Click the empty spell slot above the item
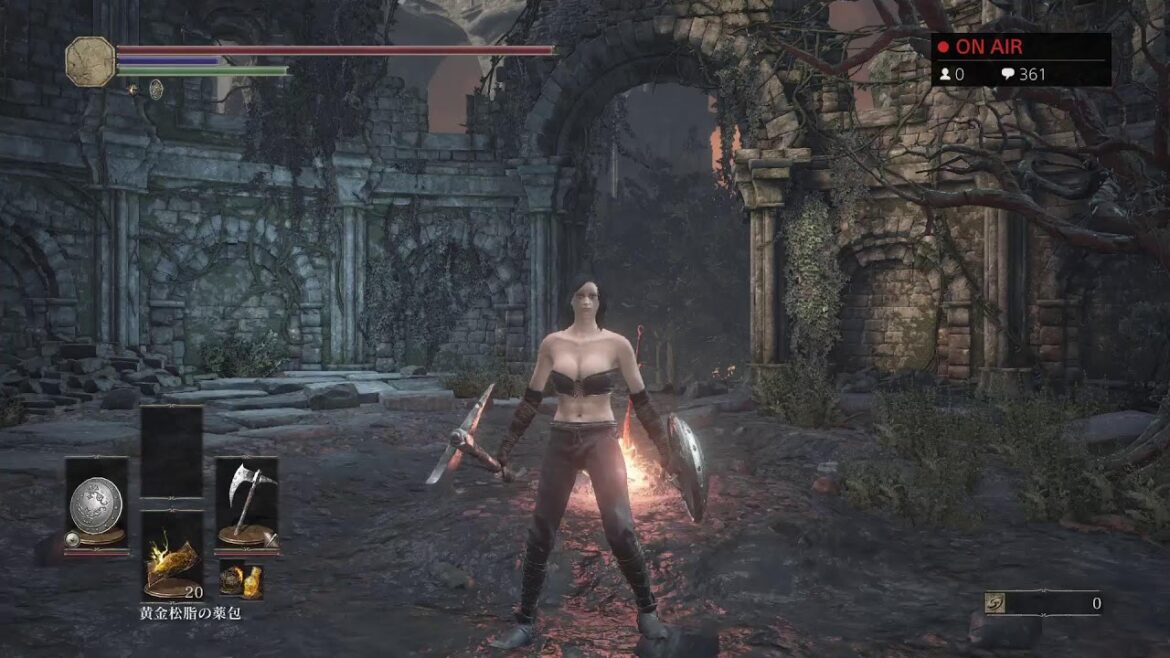This screenshot has width=1170, height=658. [172, 451]
